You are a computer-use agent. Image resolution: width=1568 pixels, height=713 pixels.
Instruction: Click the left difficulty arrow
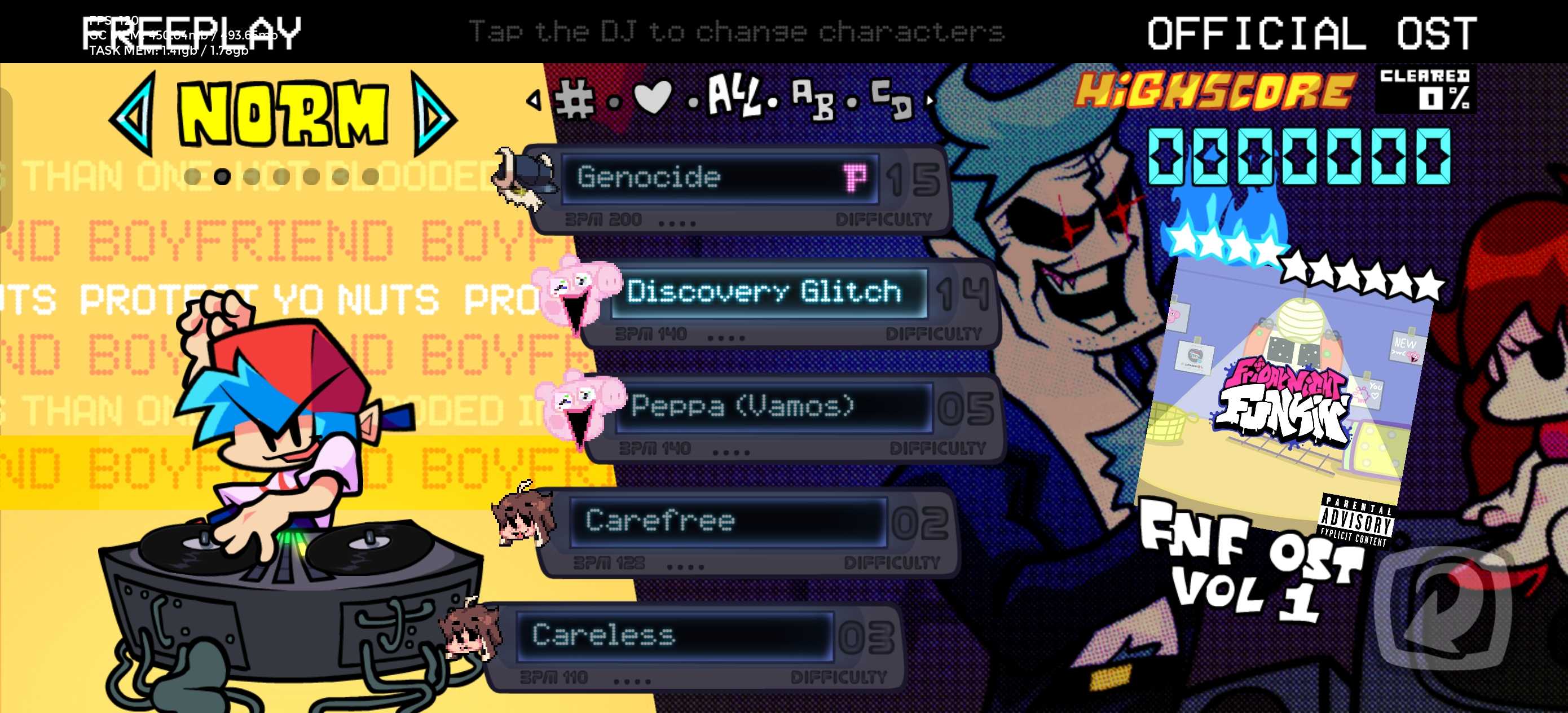click(133, 114)
